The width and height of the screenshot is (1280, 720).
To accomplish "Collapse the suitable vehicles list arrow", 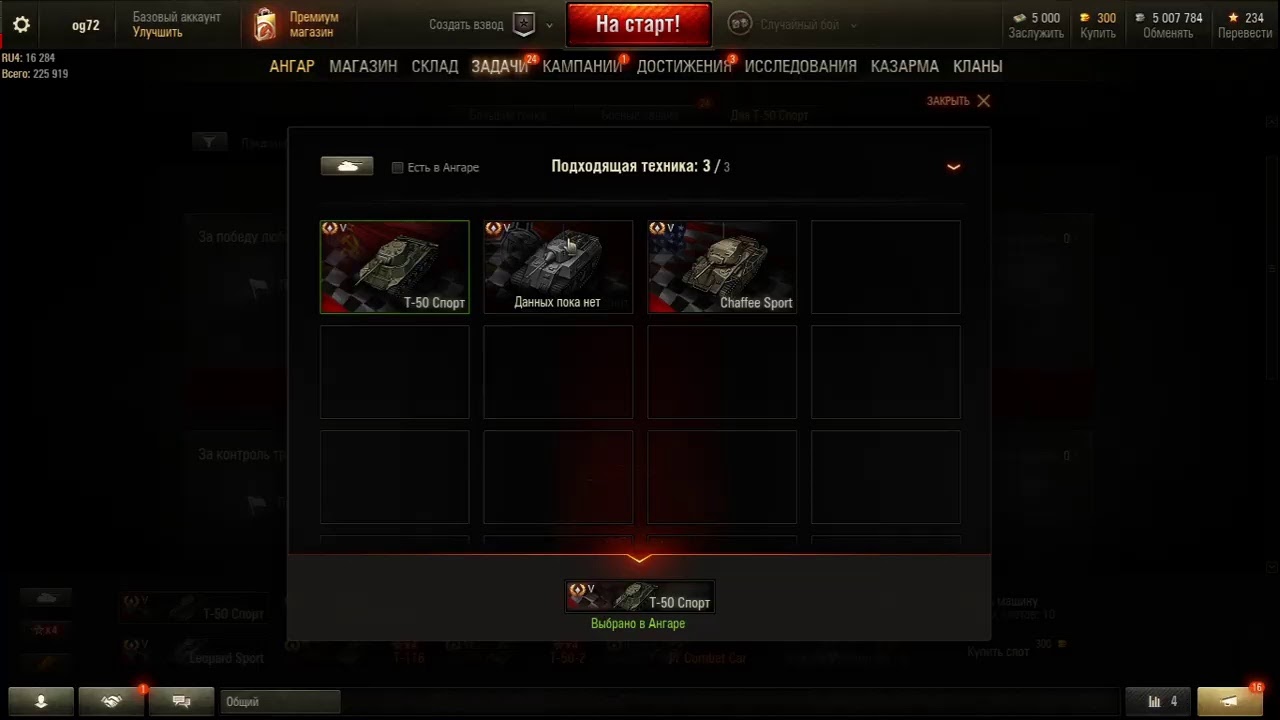I will [953, 167].
